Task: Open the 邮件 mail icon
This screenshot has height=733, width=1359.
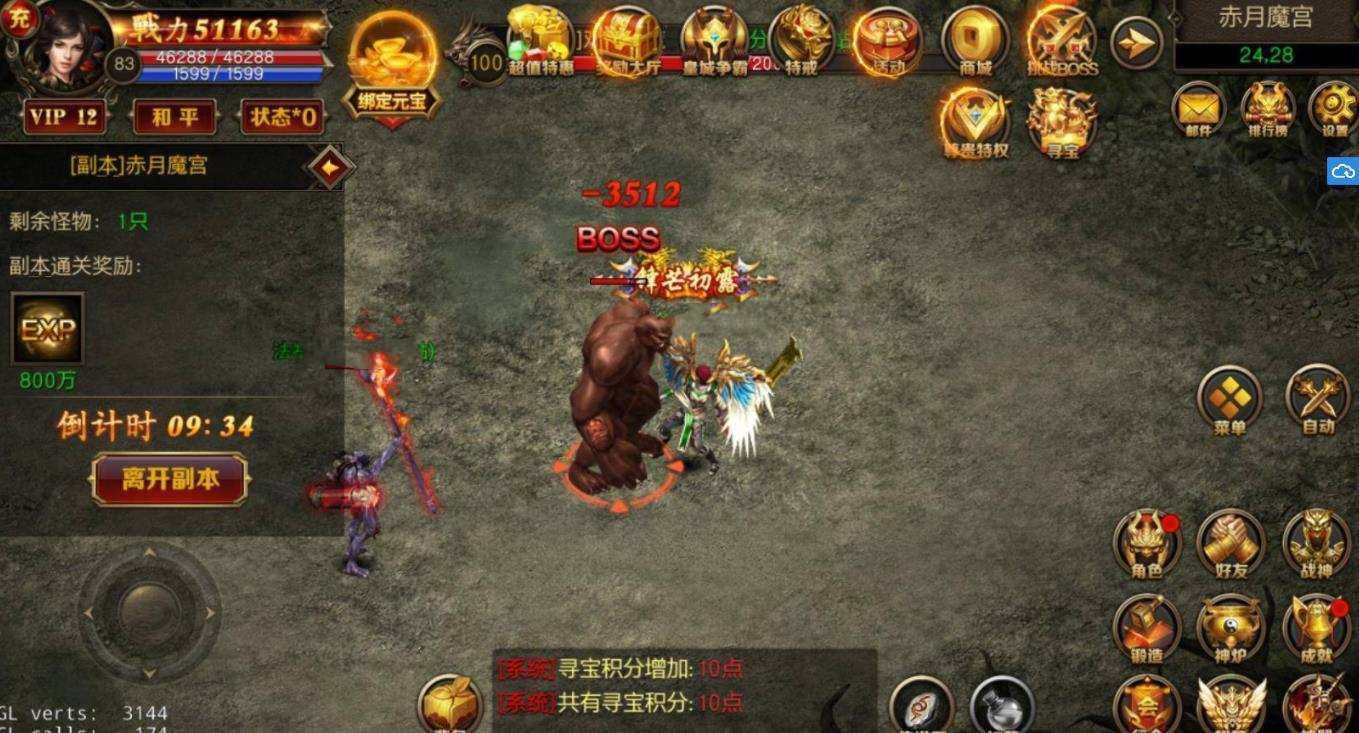Action: click(1196, 112)
